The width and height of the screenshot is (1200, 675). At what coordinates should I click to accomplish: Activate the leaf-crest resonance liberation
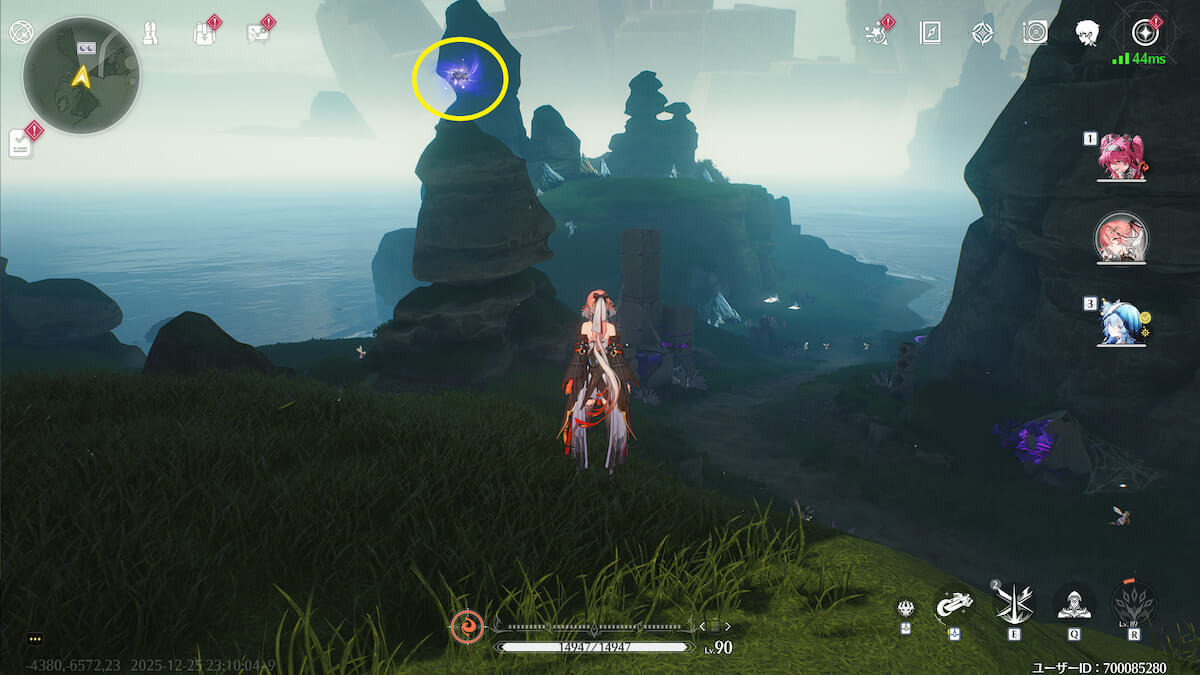click(x=1133, y=604)
